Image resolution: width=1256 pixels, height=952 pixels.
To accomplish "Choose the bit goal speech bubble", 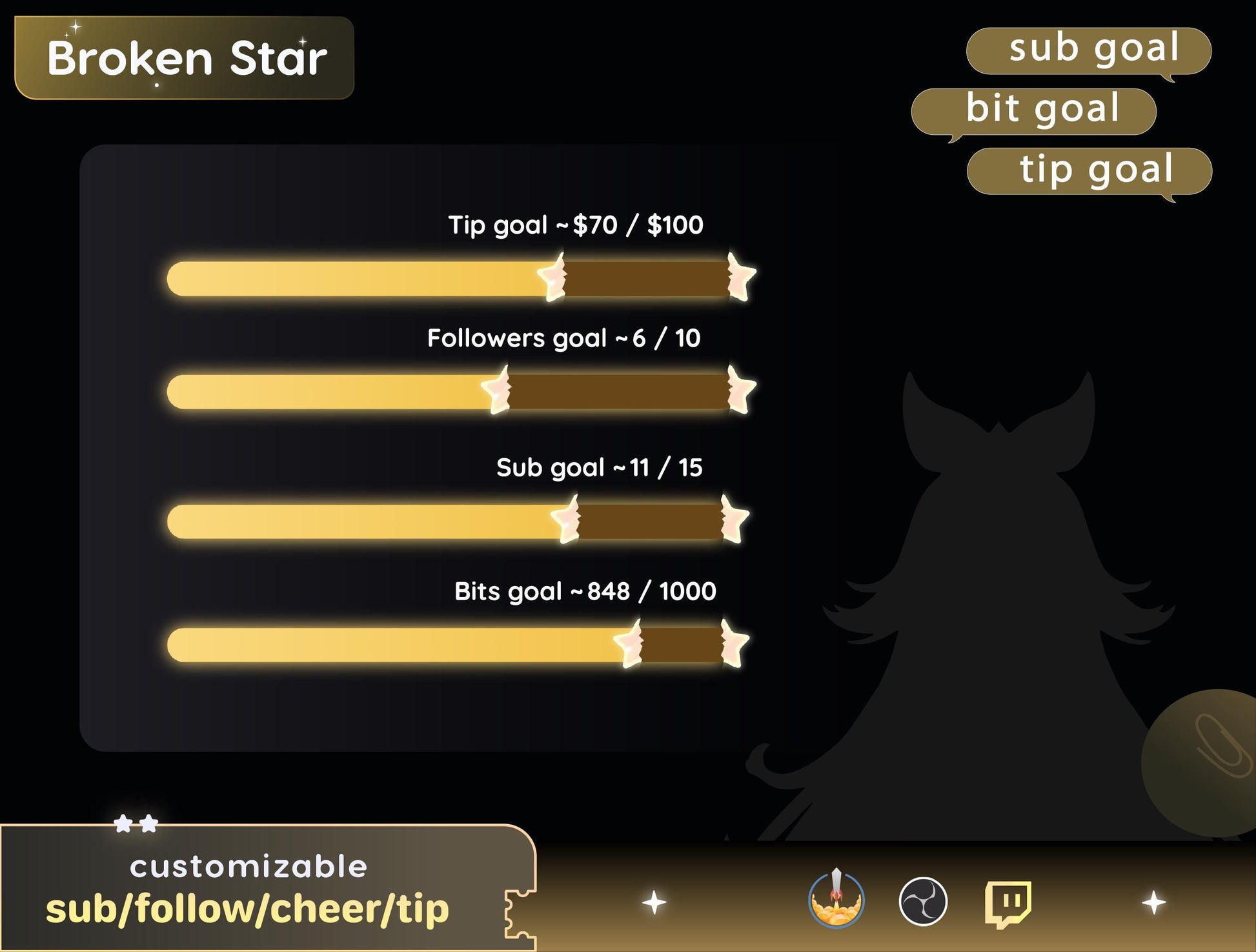I will click(x=1034, y=111).
